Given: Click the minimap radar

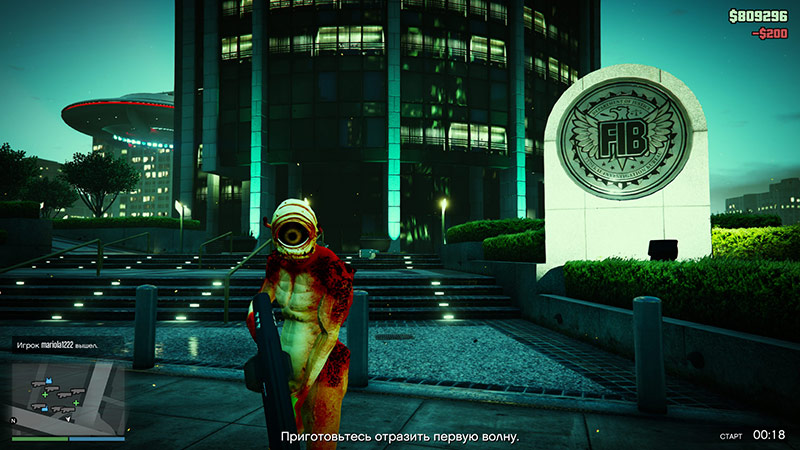Looking at the screenshot, I should pos(68,395).
